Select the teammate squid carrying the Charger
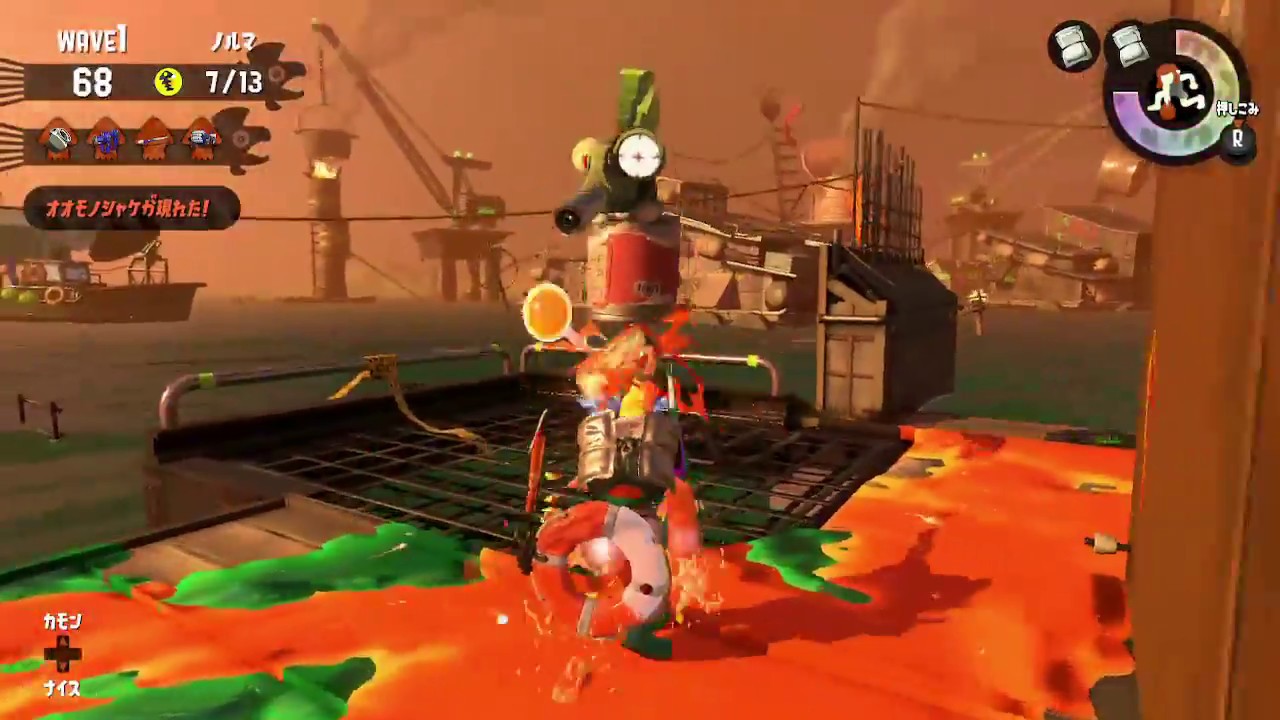Screen dimensions: 1280x720 [154, 140]
